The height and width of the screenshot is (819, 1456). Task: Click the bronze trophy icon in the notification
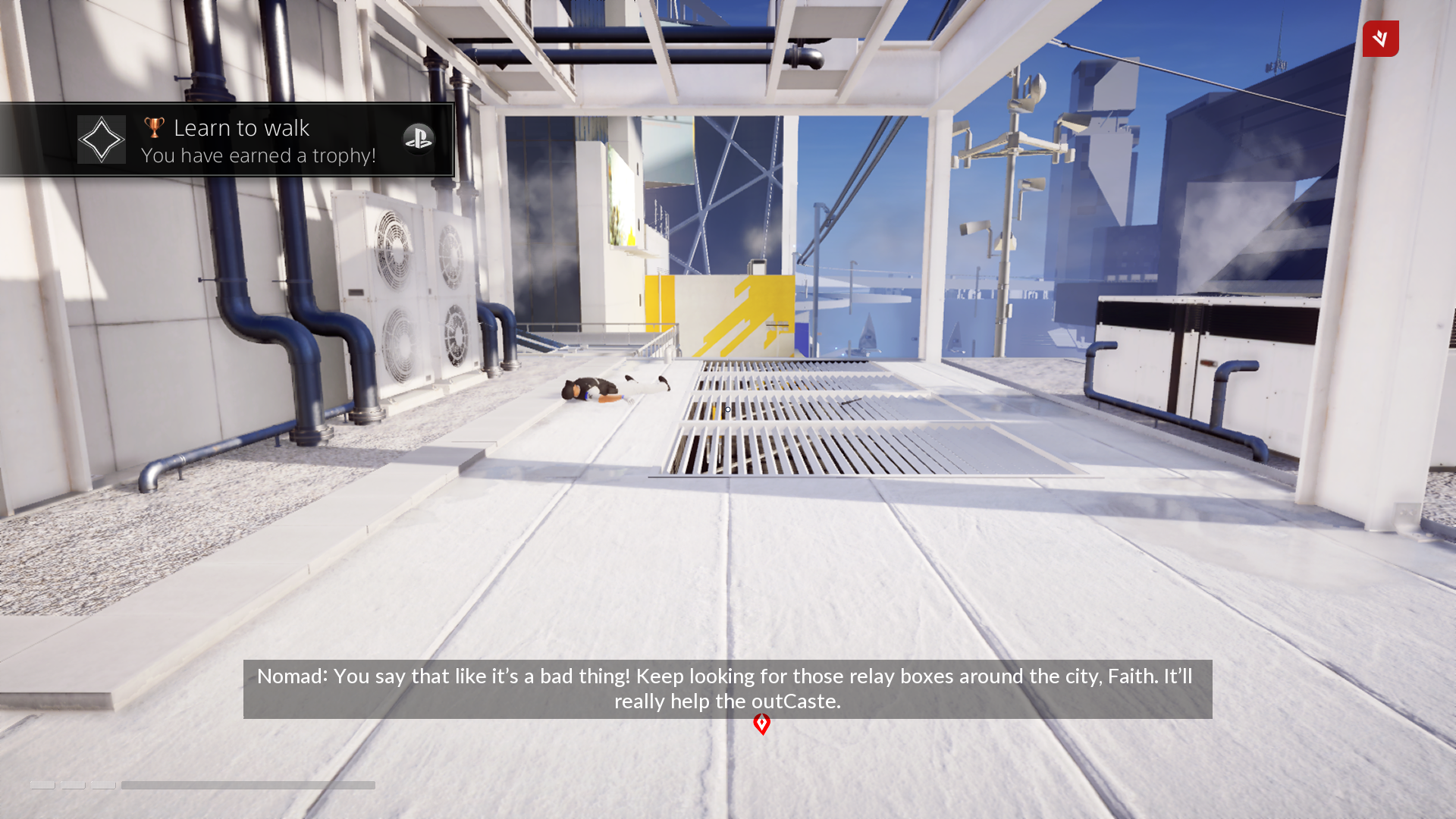(x=153, y=127)
